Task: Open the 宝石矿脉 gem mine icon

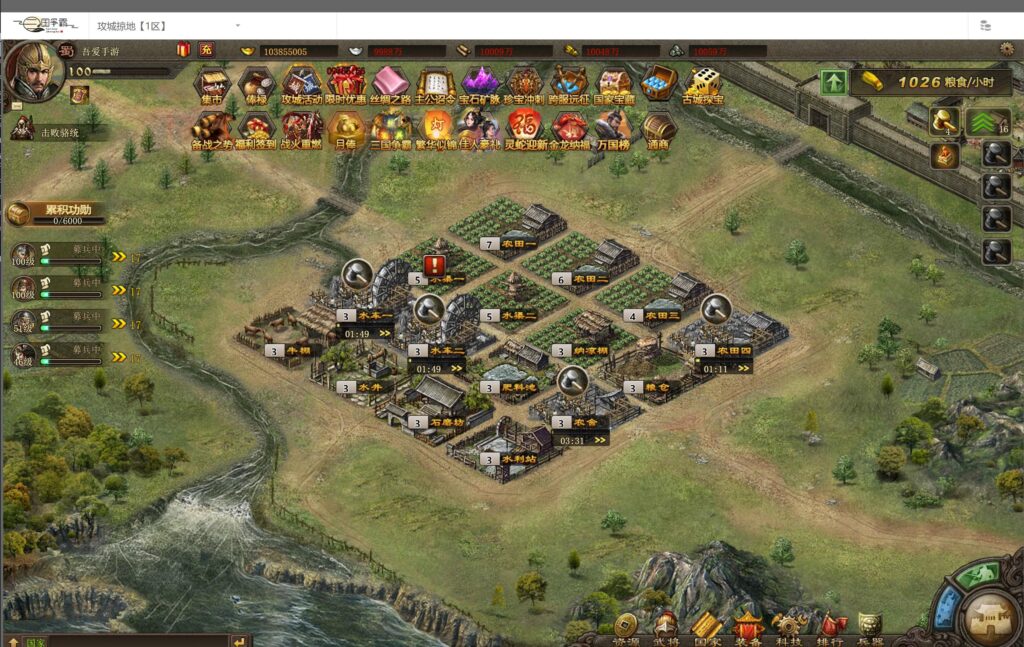Action: tap(479, 83)
